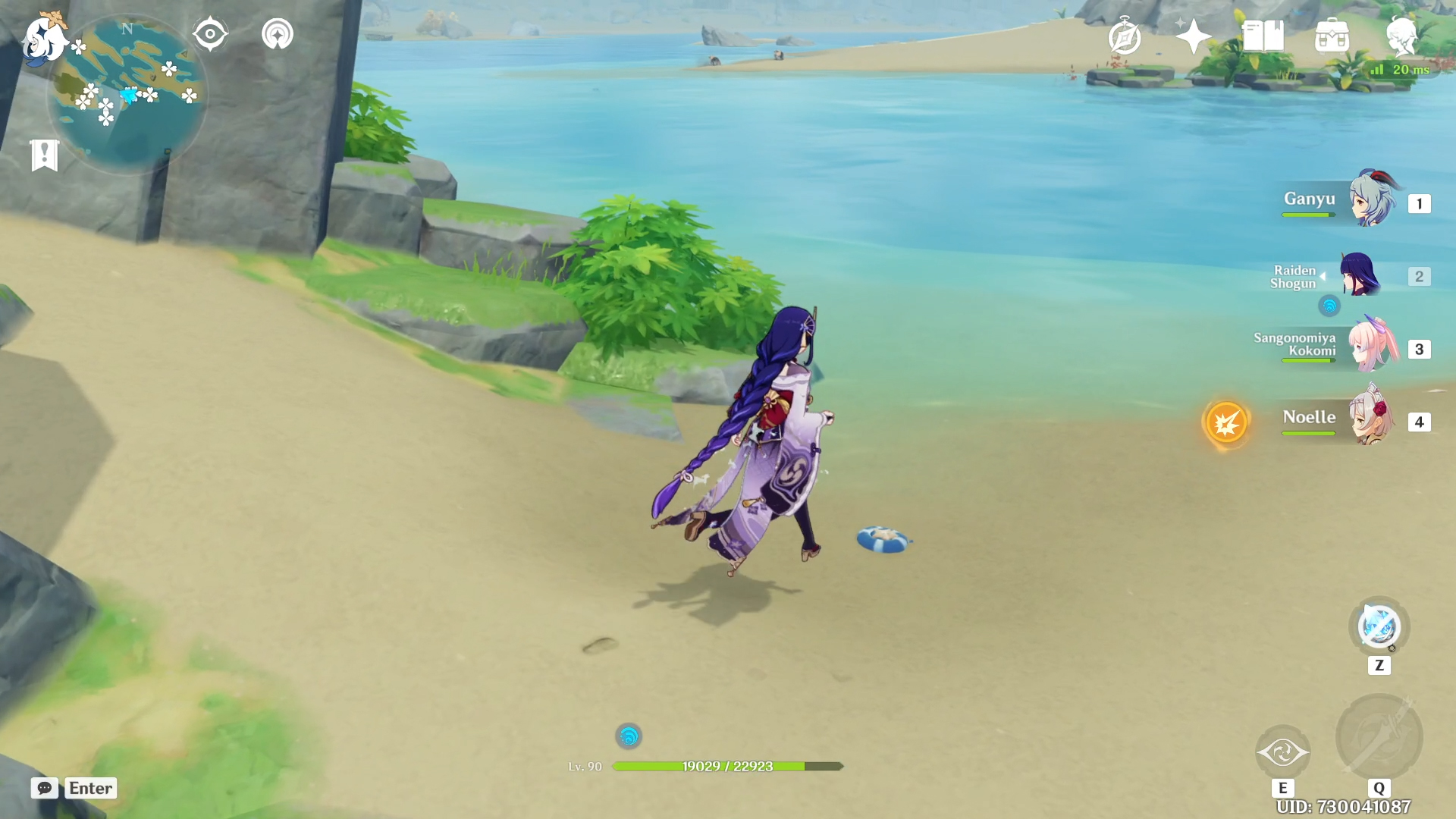The image size is (1456, 819).
Task: Open the time trial compass icon
Action: tap(1123, 35)
